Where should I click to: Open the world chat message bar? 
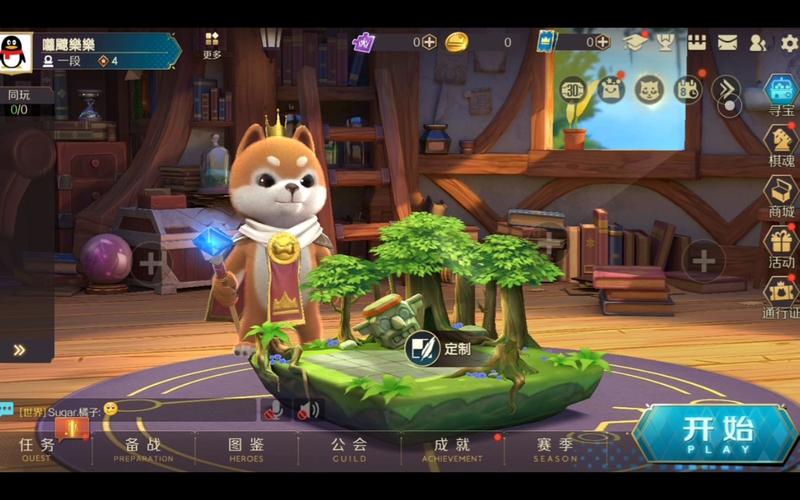coord(130,409)
